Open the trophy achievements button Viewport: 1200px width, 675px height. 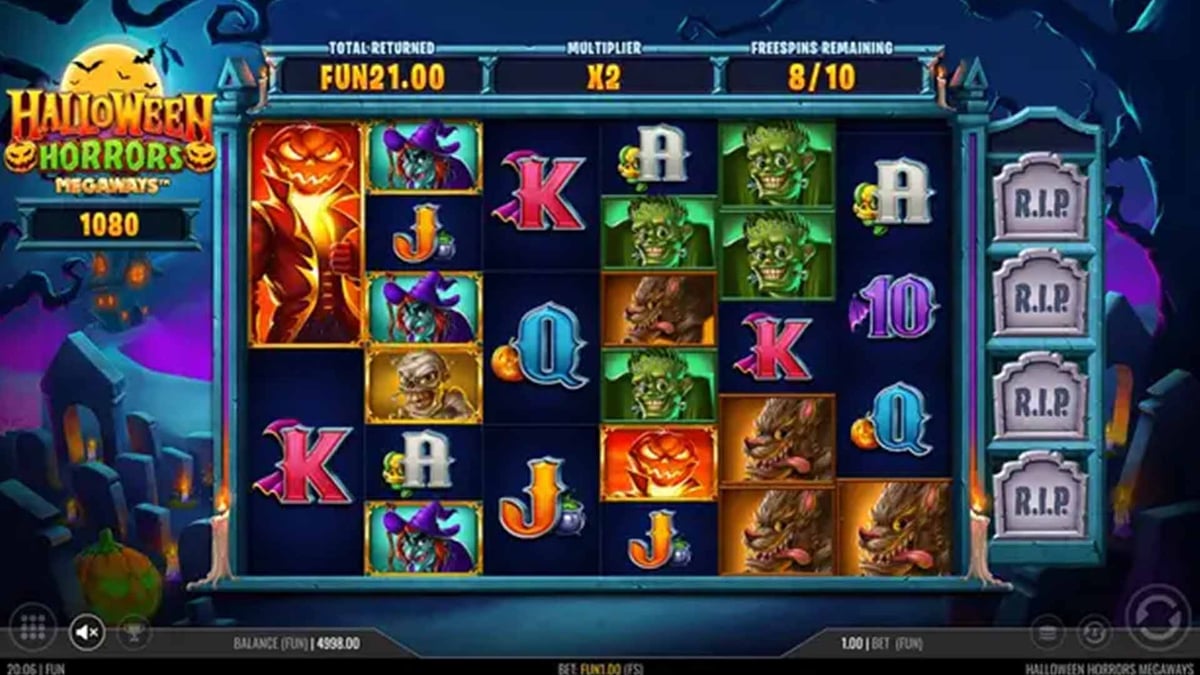pos(133,631)
